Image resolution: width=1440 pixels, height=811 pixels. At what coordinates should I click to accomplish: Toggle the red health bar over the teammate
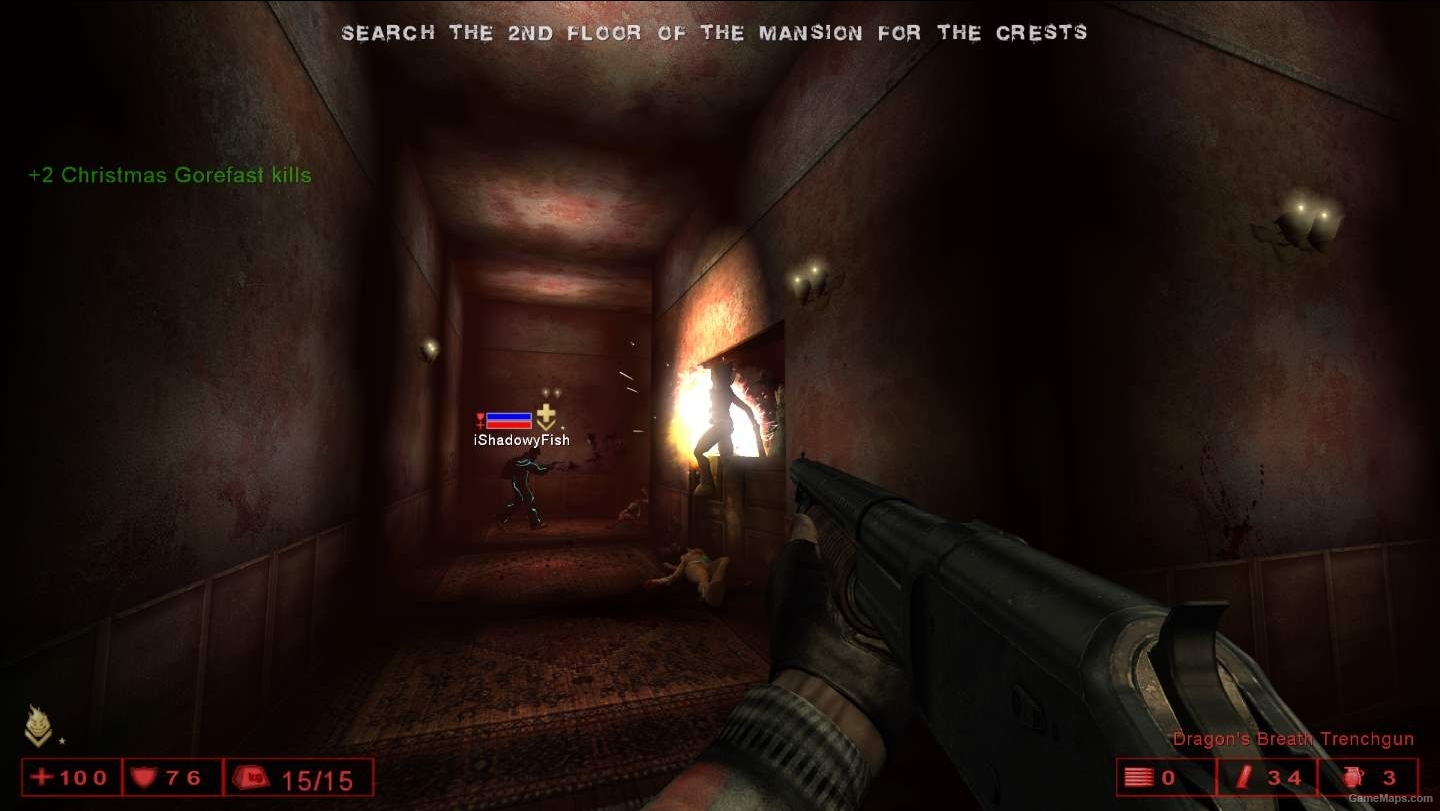[x=508, y=424]
